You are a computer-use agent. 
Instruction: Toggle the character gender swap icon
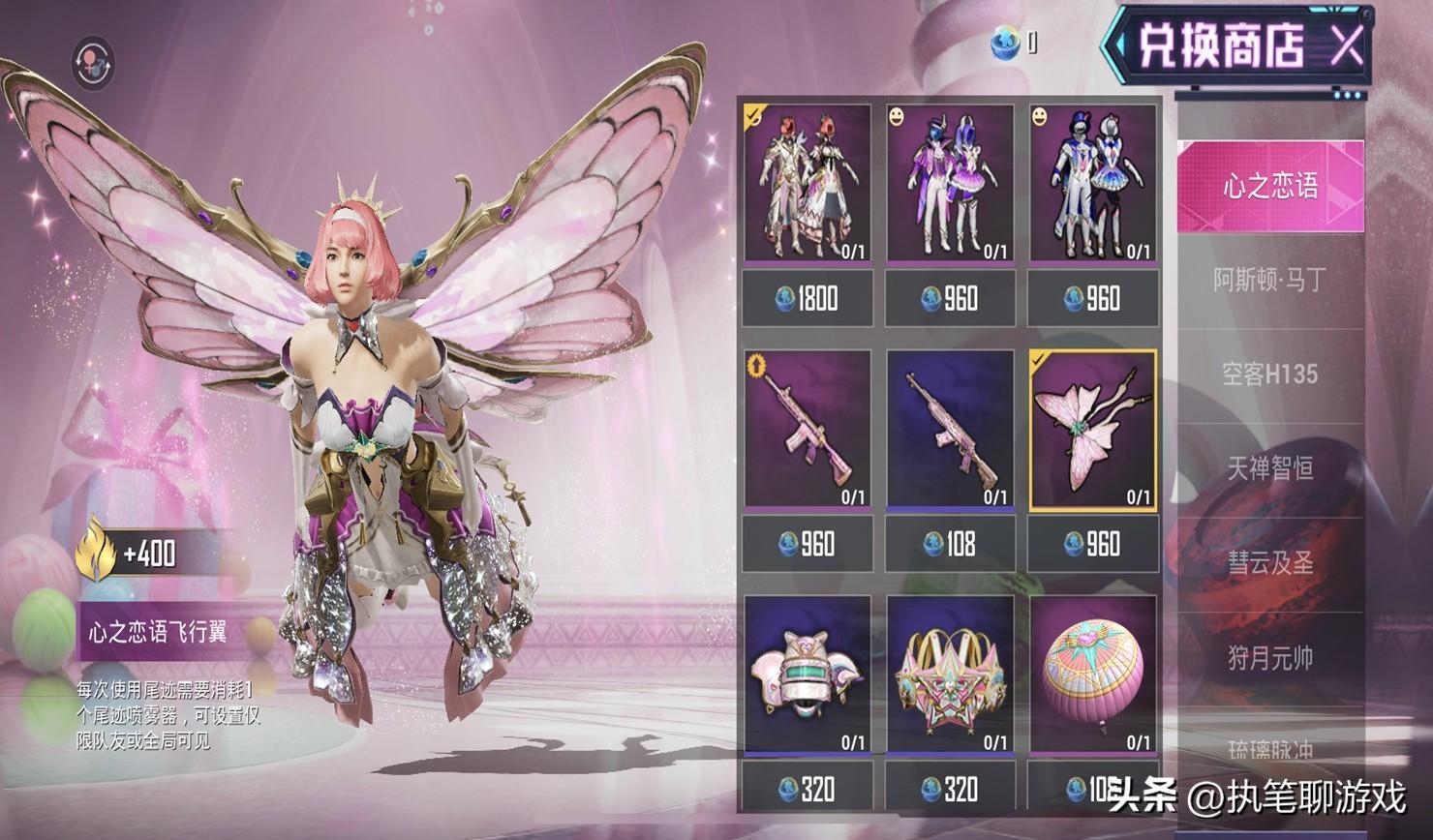94,64
